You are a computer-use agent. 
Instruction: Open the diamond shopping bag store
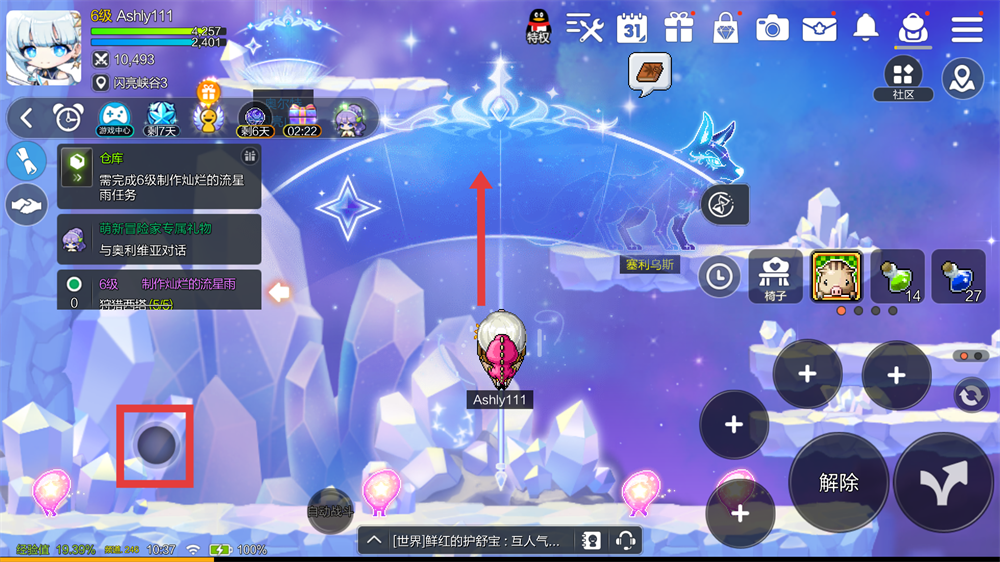coord(725,28)
